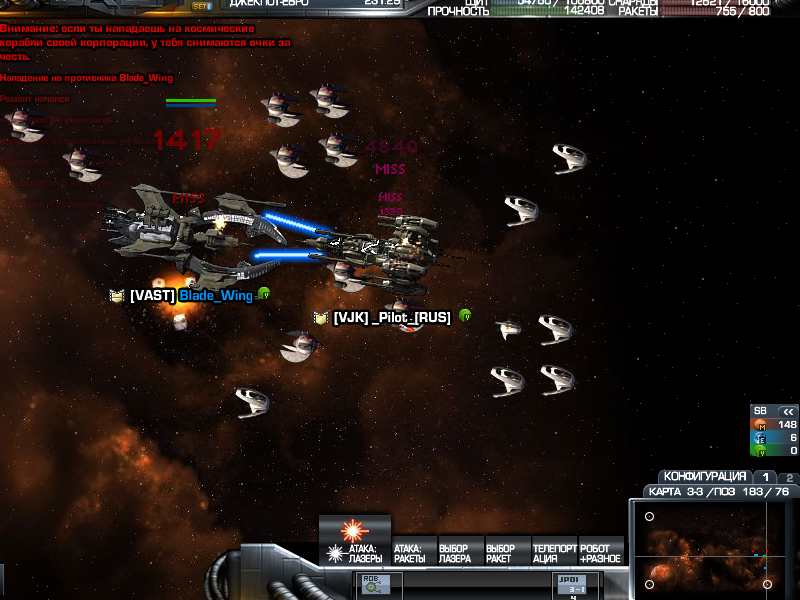Switch to ship configuration 1

coord(765,478)
